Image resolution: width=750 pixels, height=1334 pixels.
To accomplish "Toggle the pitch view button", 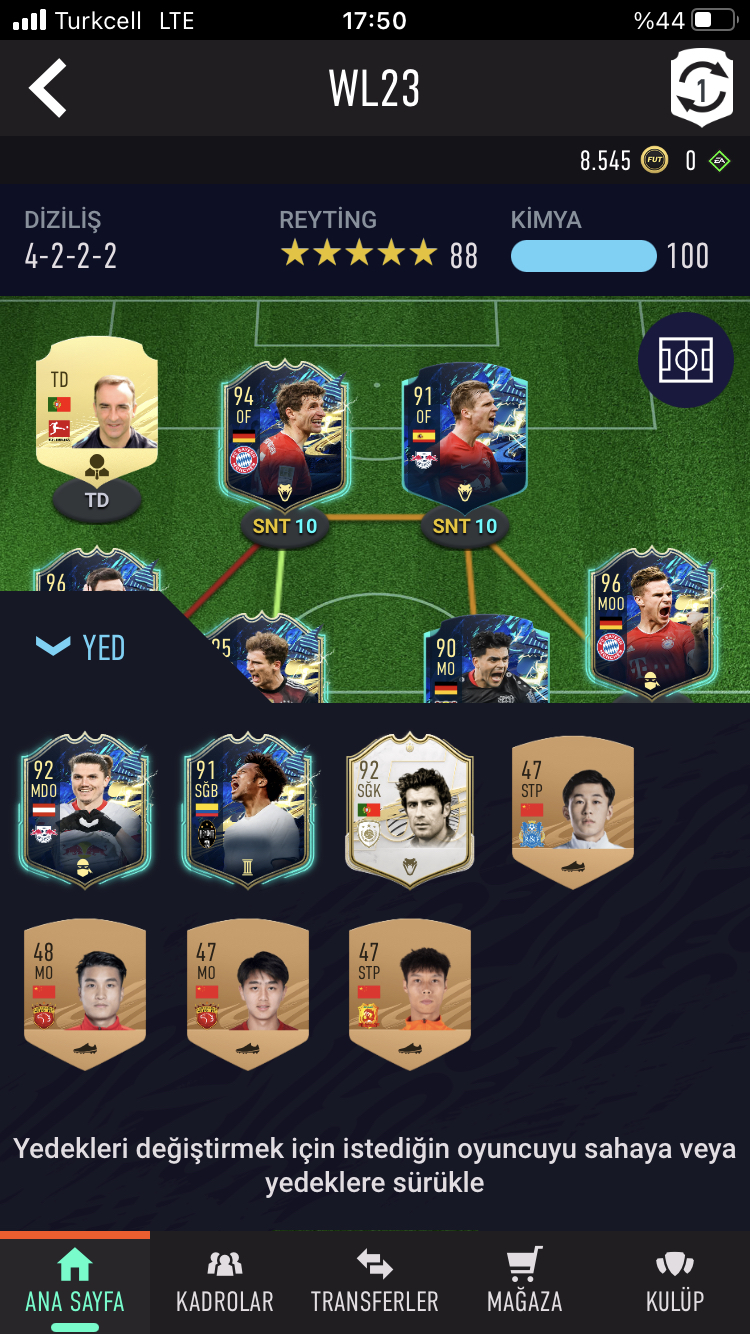I will tap(686, 360).
